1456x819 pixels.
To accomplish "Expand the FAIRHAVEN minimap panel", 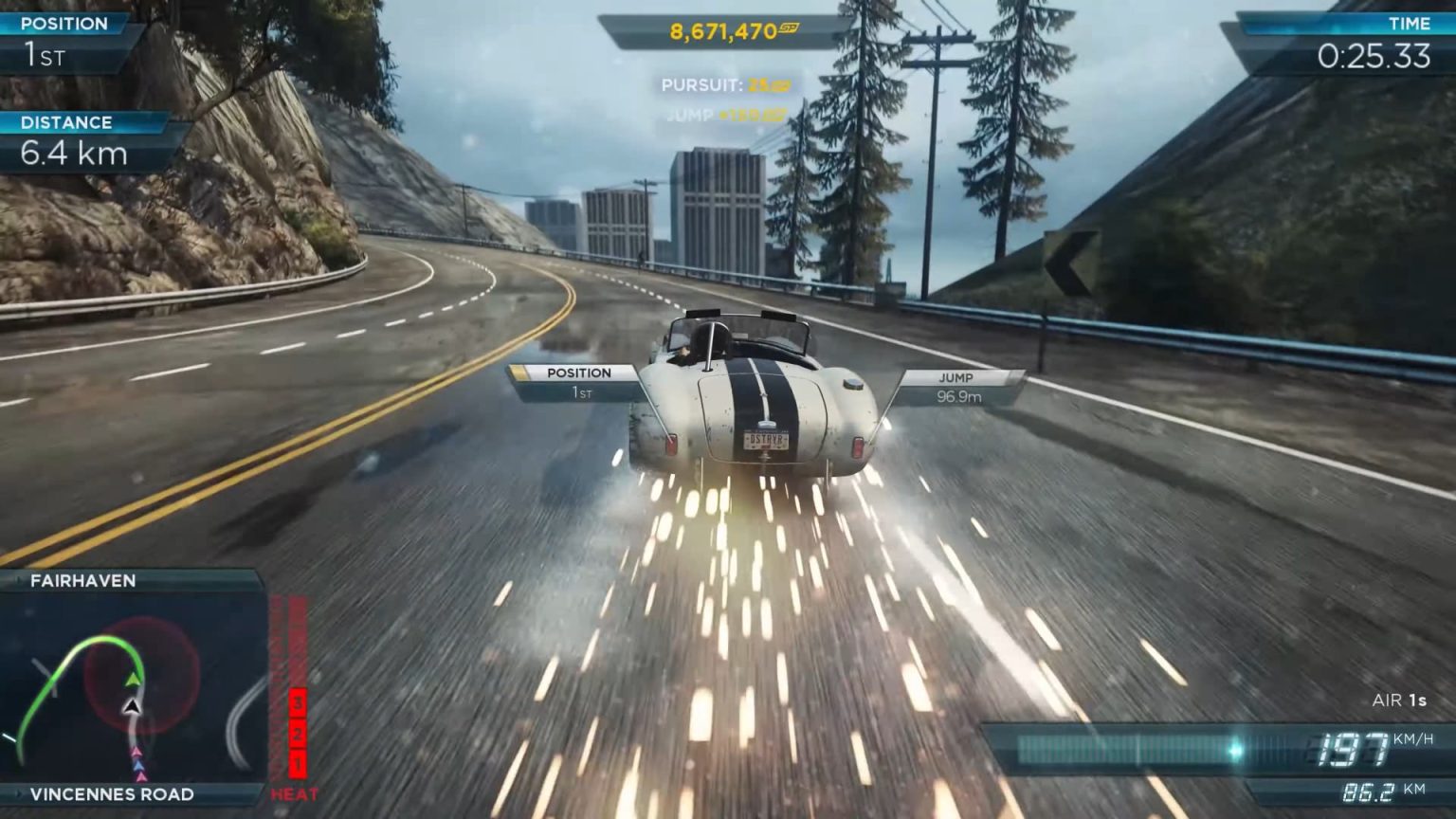I will [133, 682].
